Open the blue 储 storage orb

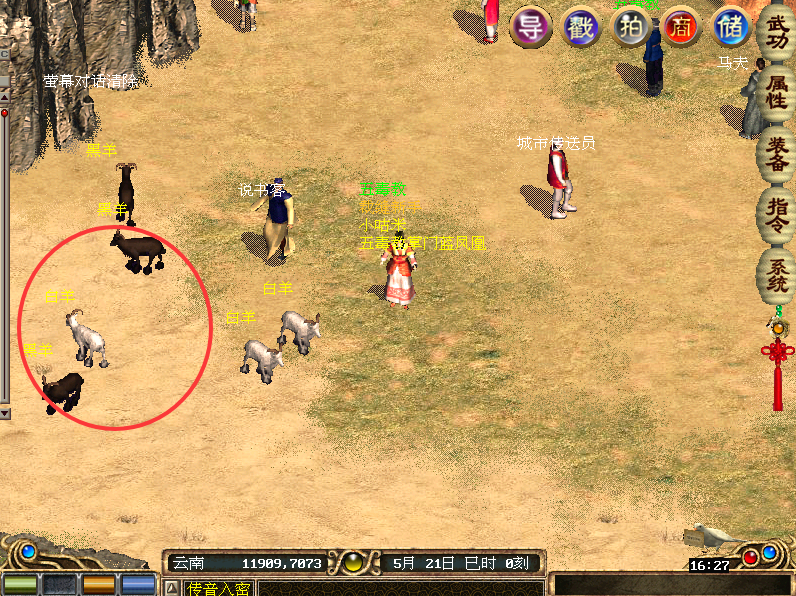731,26
